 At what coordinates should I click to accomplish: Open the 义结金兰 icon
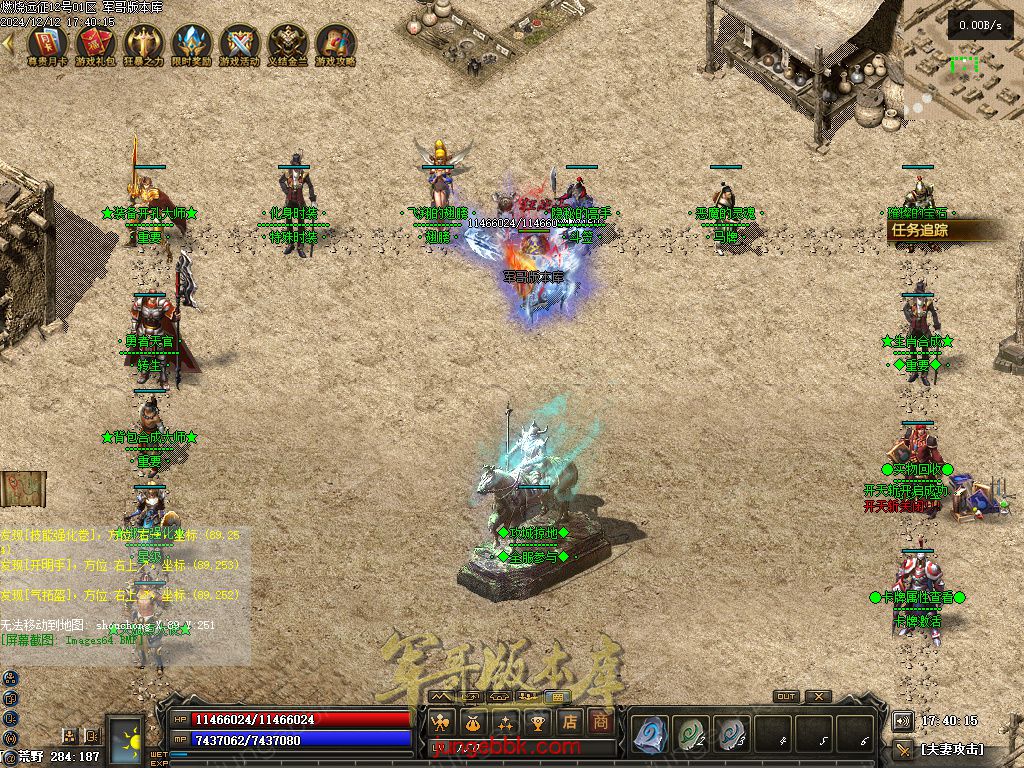(287, 44)
